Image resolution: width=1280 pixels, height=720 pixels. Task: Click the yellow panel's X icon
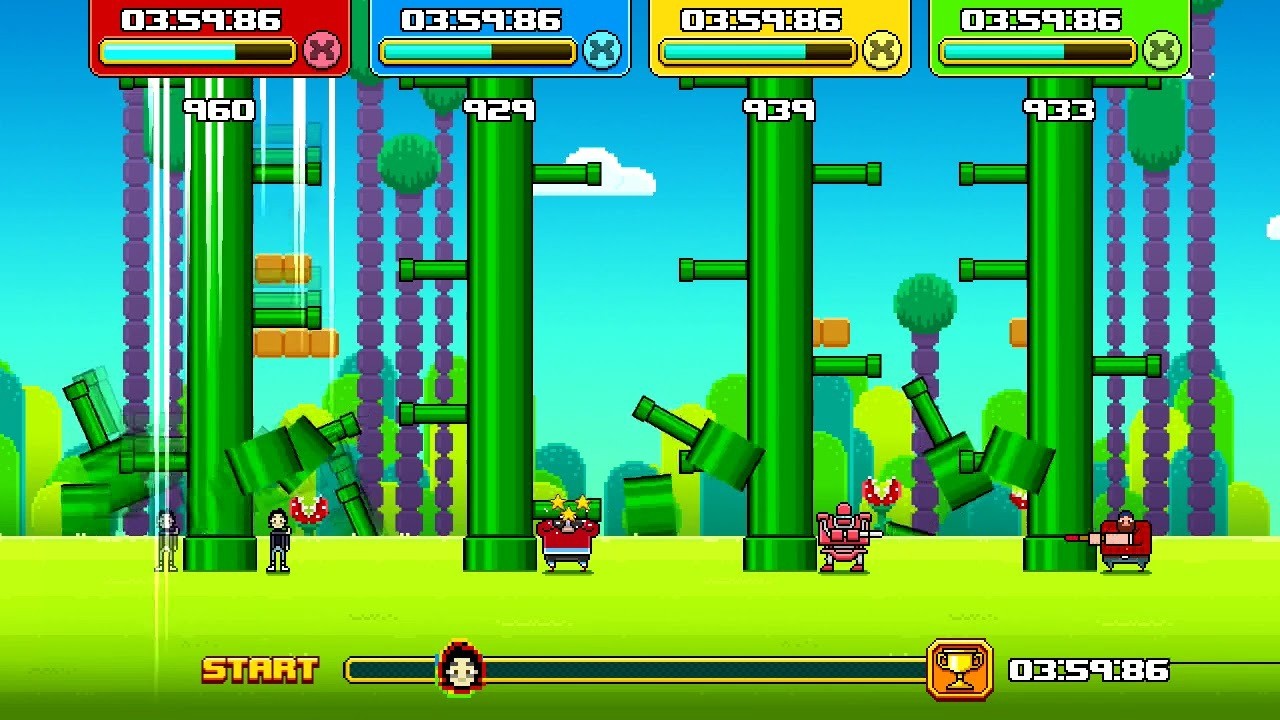point(882,49)
